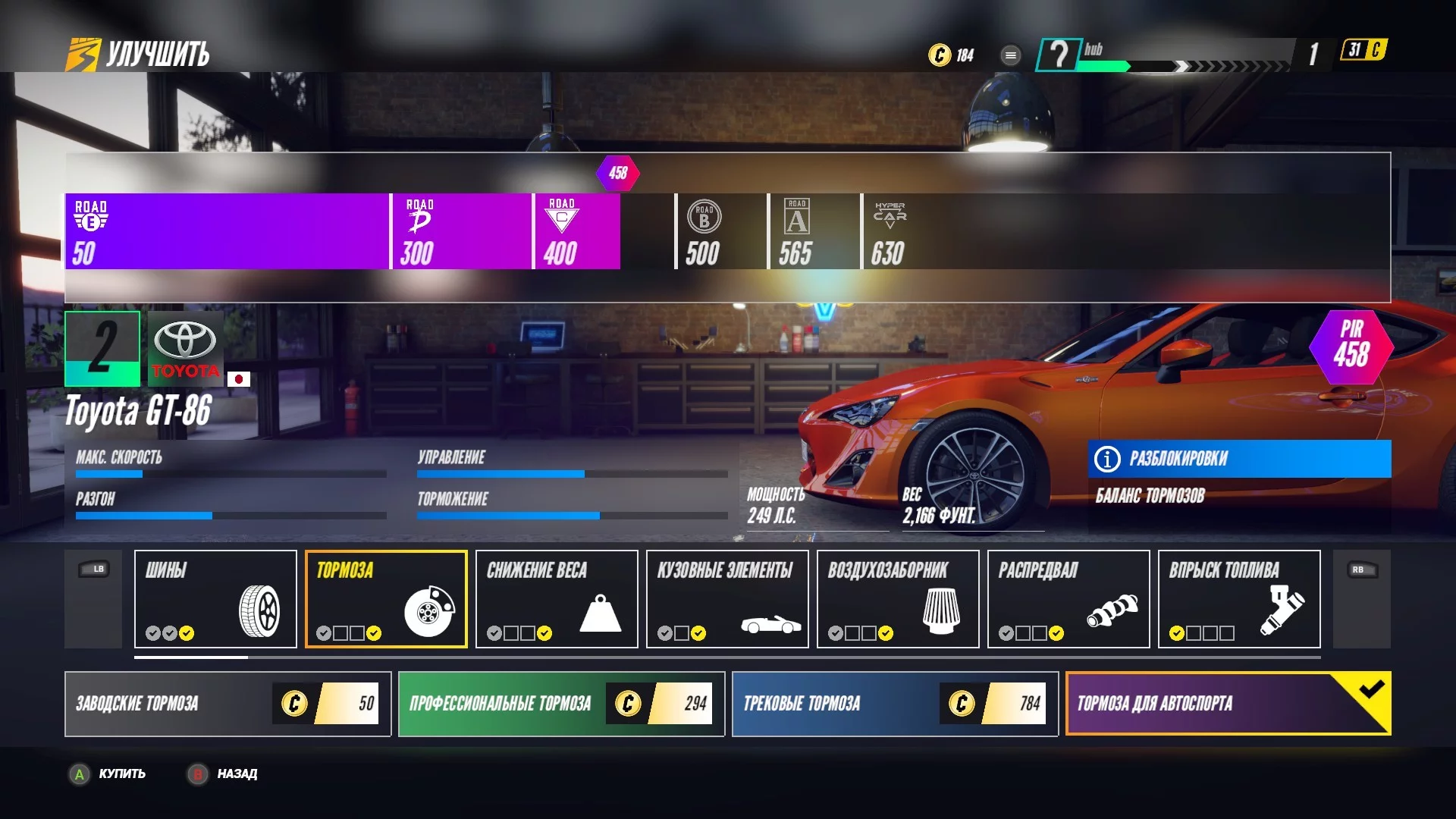Select the owned Тормоза для автоспорта

(1228, 704)
